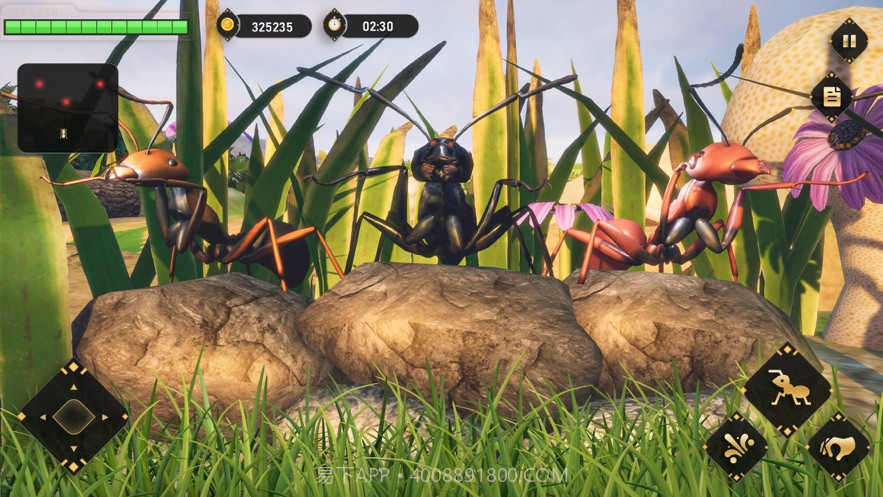Tap the gold coin icon
Screen dimensions: 883x497
(228, 25)
